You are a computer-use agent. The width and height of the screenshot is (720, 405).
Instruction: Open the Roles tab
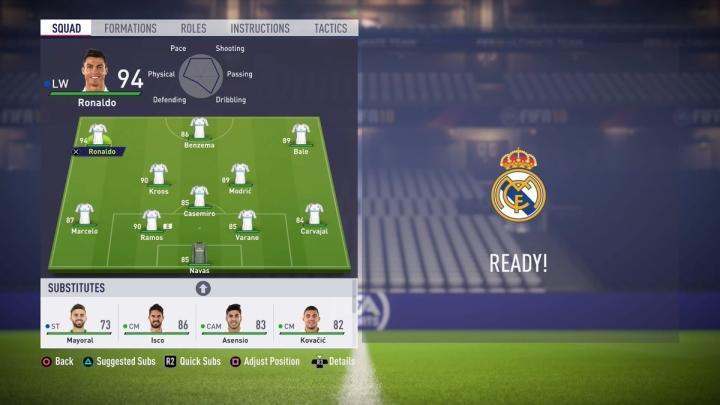193,28
